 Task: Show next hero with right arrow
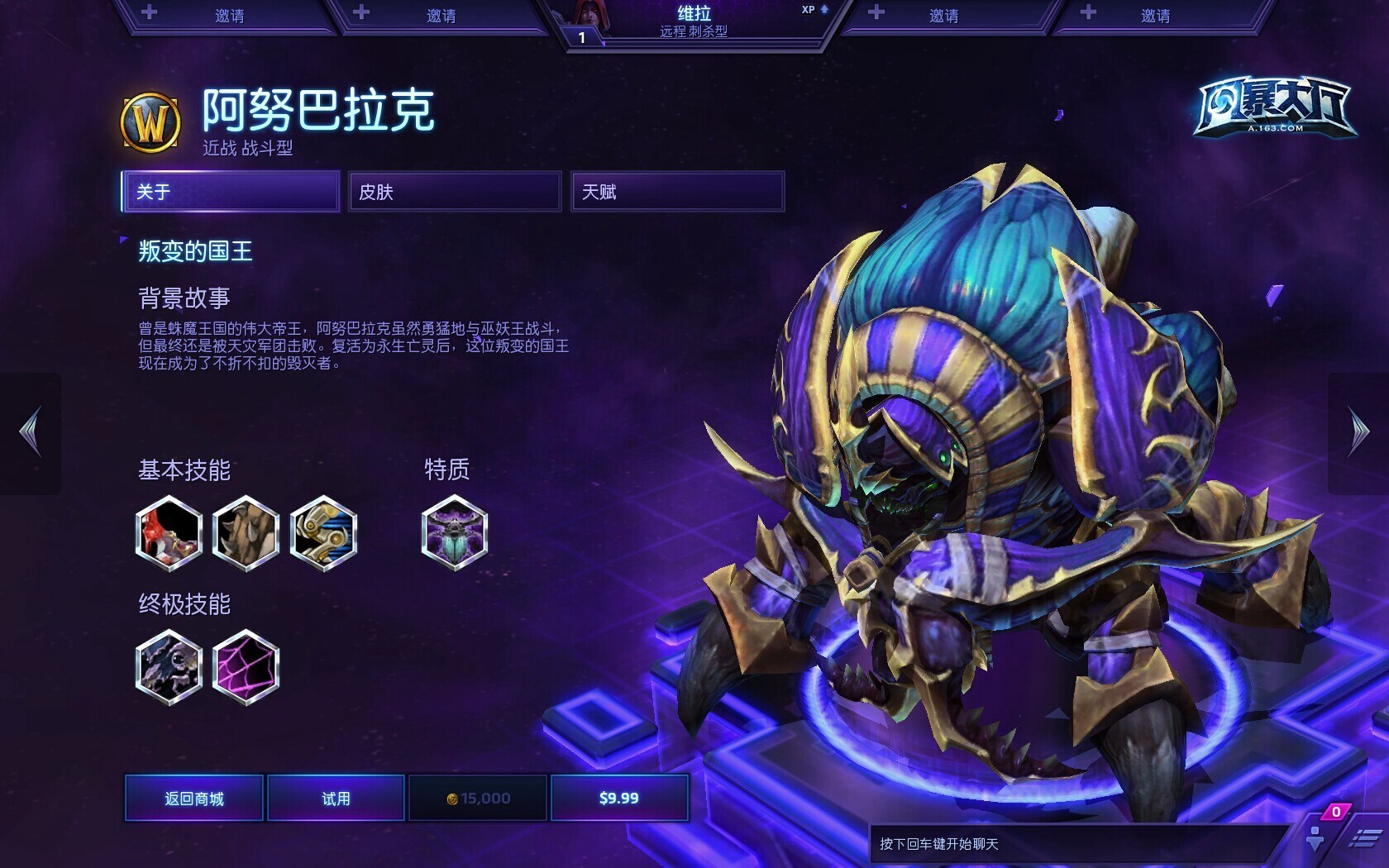tap(1358, 432)
